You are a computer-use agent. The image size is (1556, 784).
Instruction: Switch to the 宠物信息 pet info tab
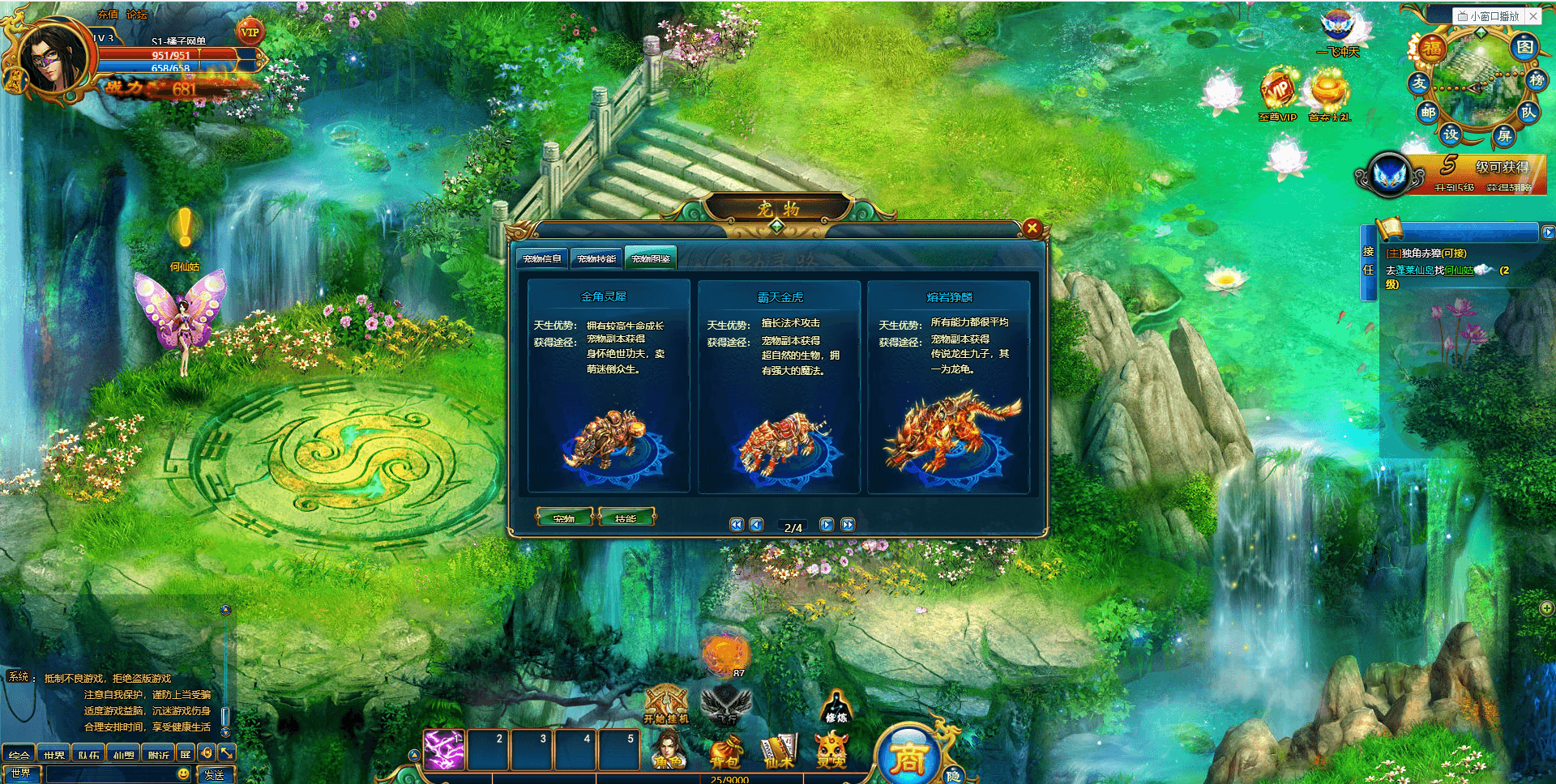coord(542,258)
